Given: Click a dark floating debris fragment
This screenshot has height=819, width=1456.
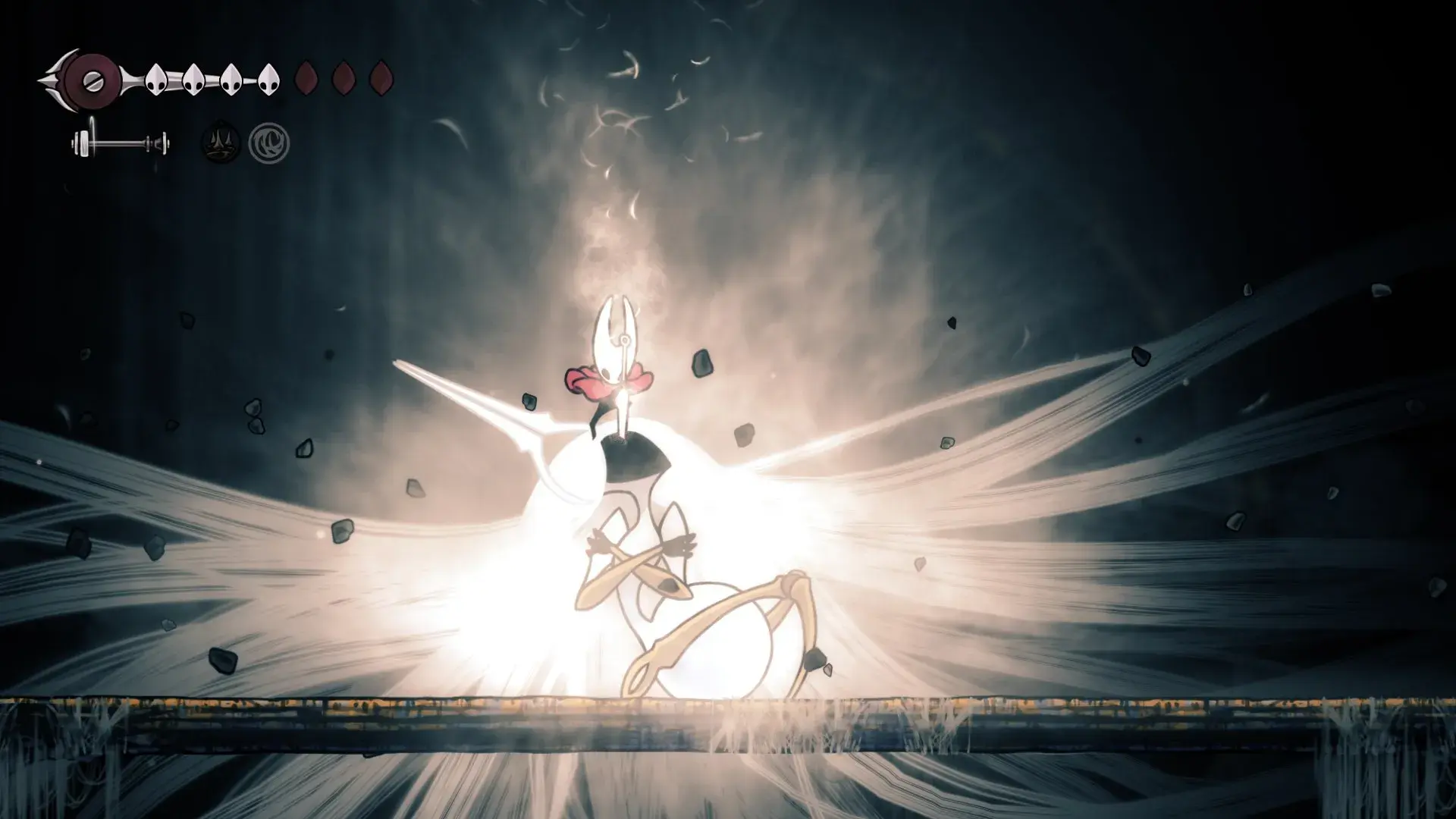Looking at the screenshot, I should click(701, 364).
